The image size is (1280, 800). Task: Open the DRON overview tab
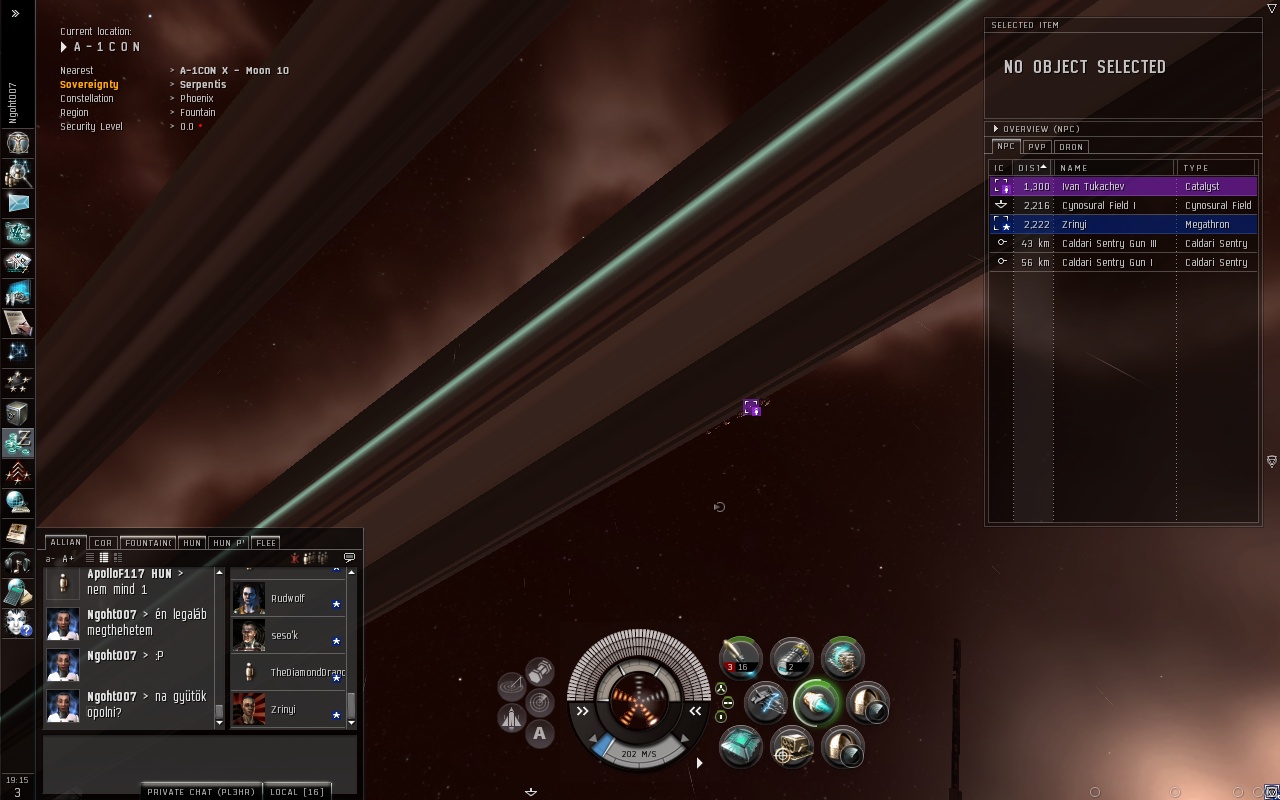[1071, 147]
